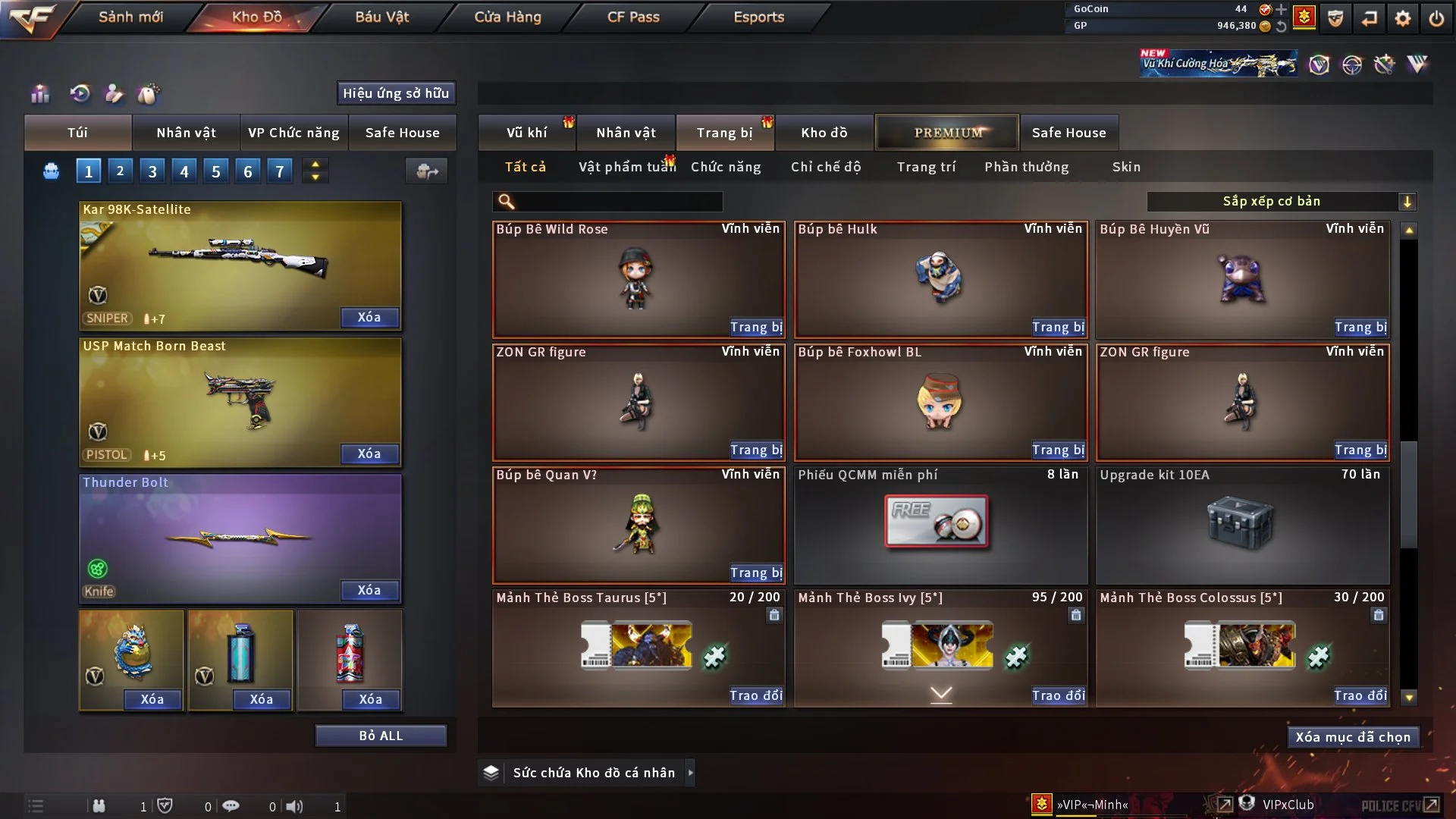Remove the Kar 98K-Satellite with Xóa

coord(369,318)
